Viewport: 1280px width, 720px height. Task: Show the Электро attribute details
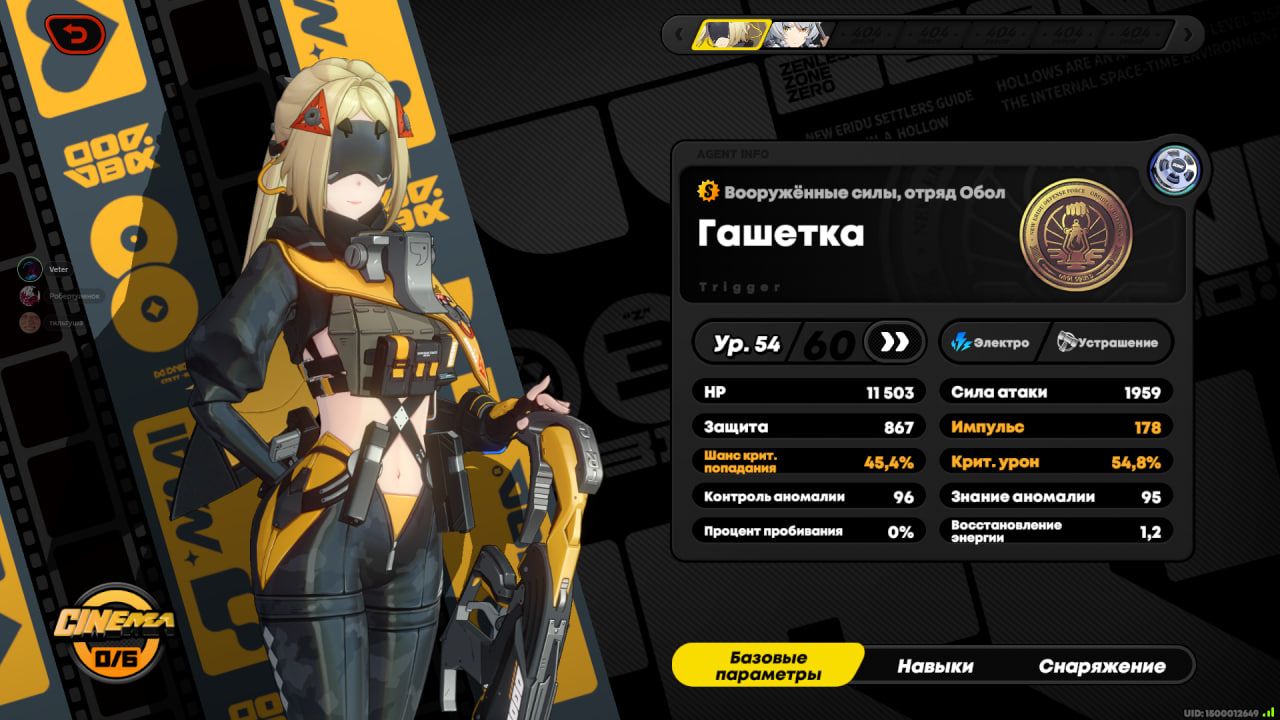(990, 343)
